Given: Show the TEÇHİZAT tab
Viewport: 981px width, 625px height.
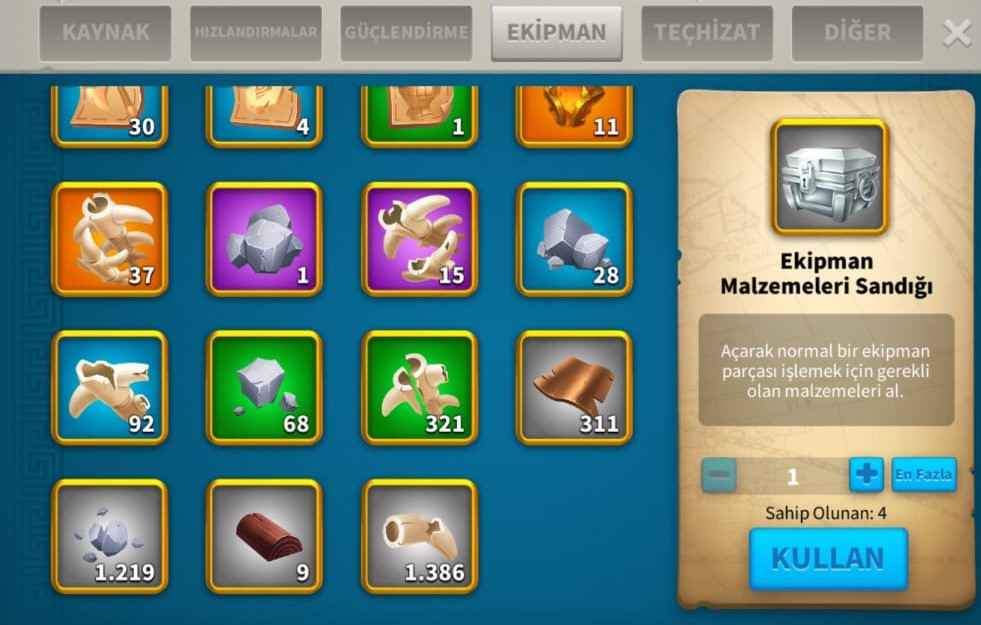Looking at the screenshot, I should coord(707,33).
